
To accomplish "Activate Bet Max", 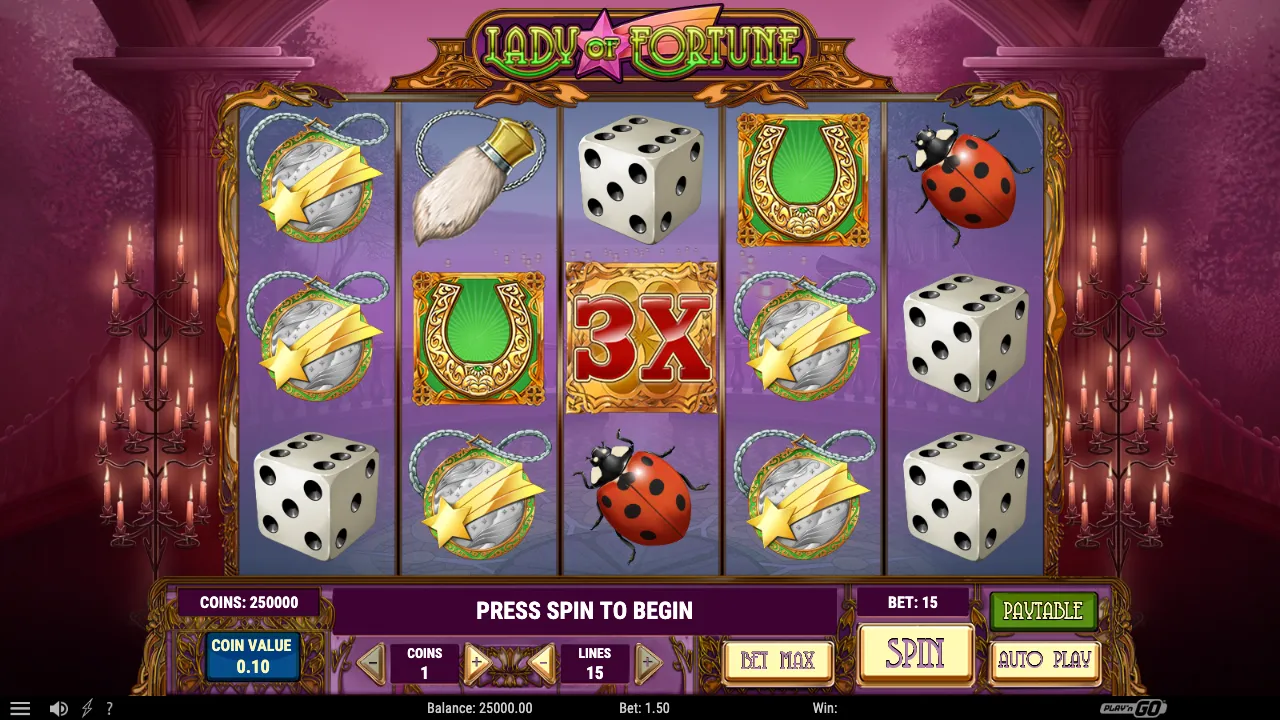I will pos(778,660).
